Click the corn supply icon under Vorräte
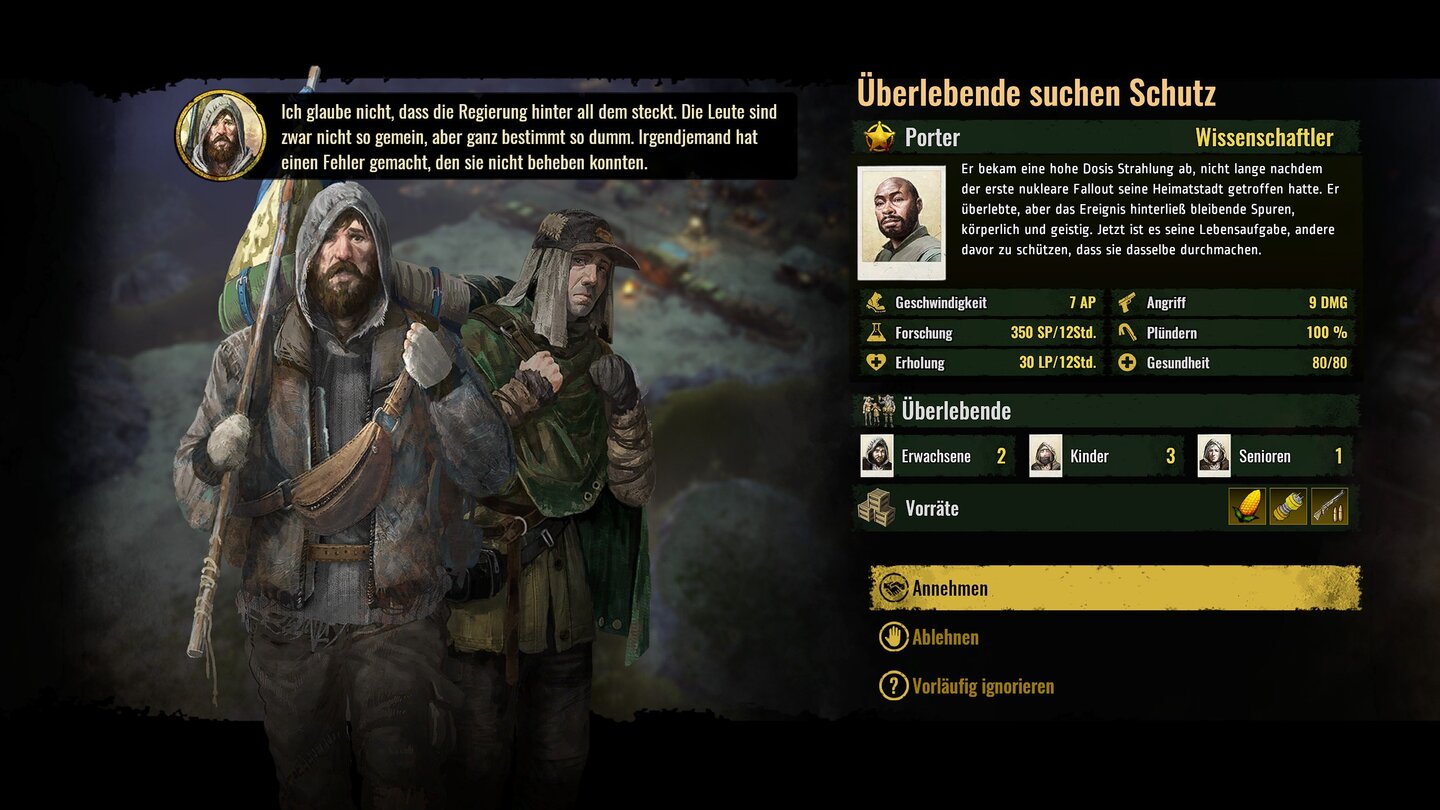Screen dimensions: 1440x810 1247,507
